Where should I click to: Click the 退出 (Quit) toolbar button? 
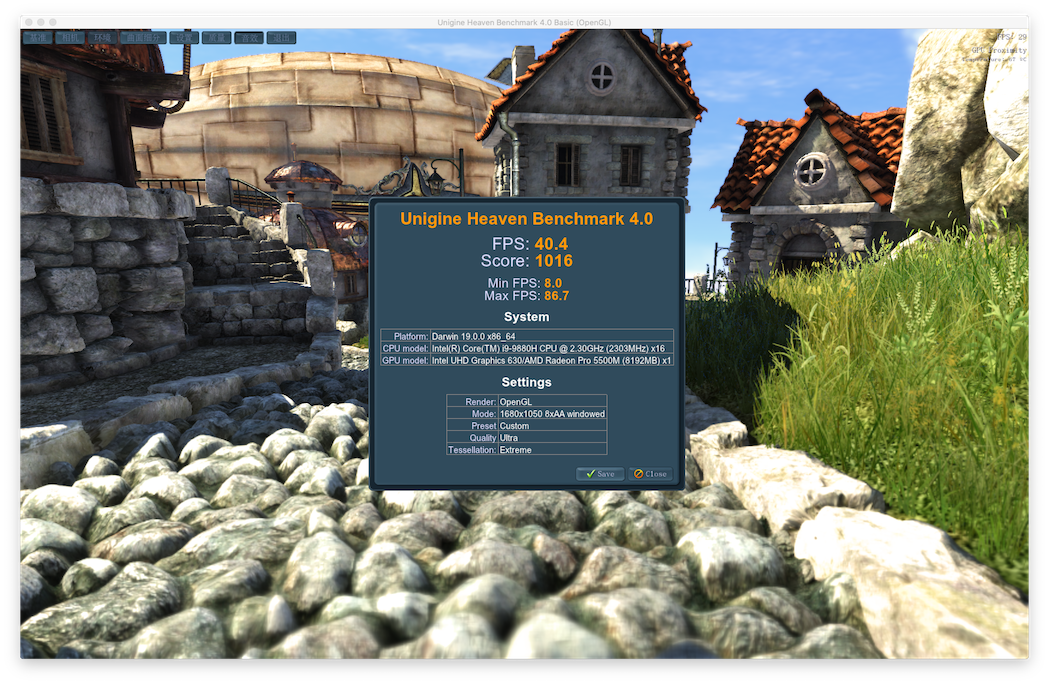(282, 38)
